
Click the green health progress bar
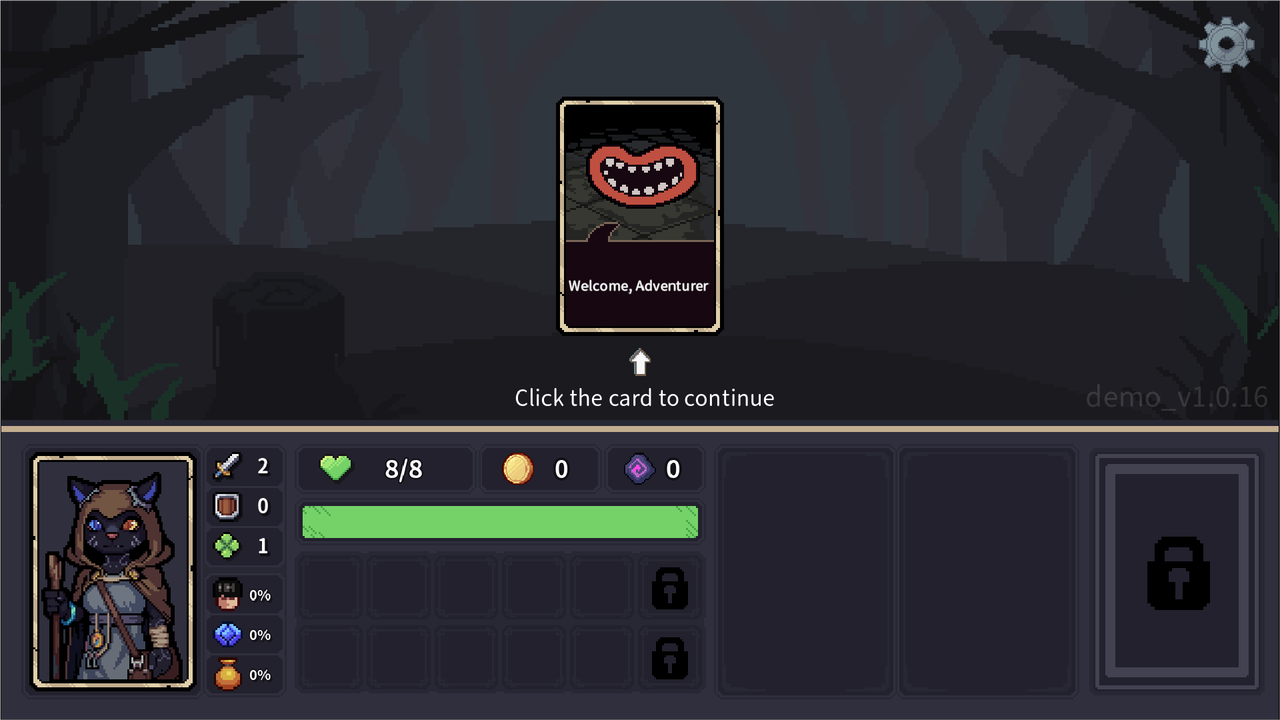500,521
